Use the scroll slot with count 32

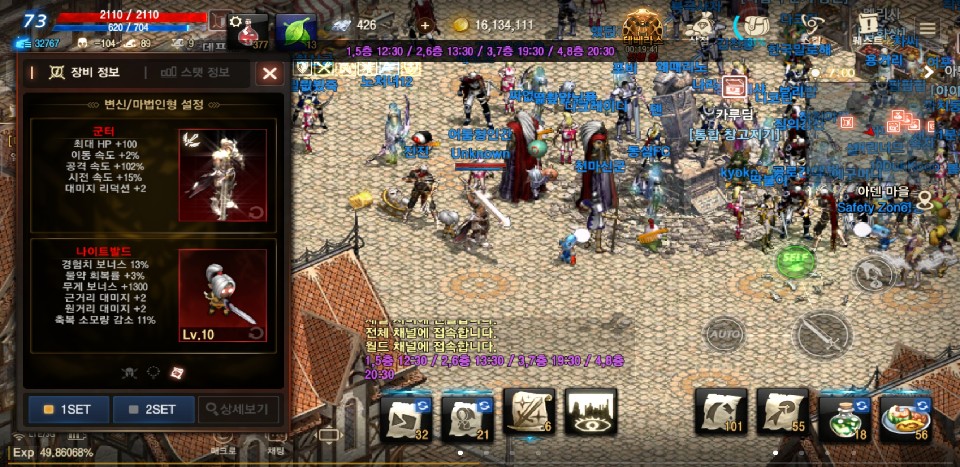405,414
